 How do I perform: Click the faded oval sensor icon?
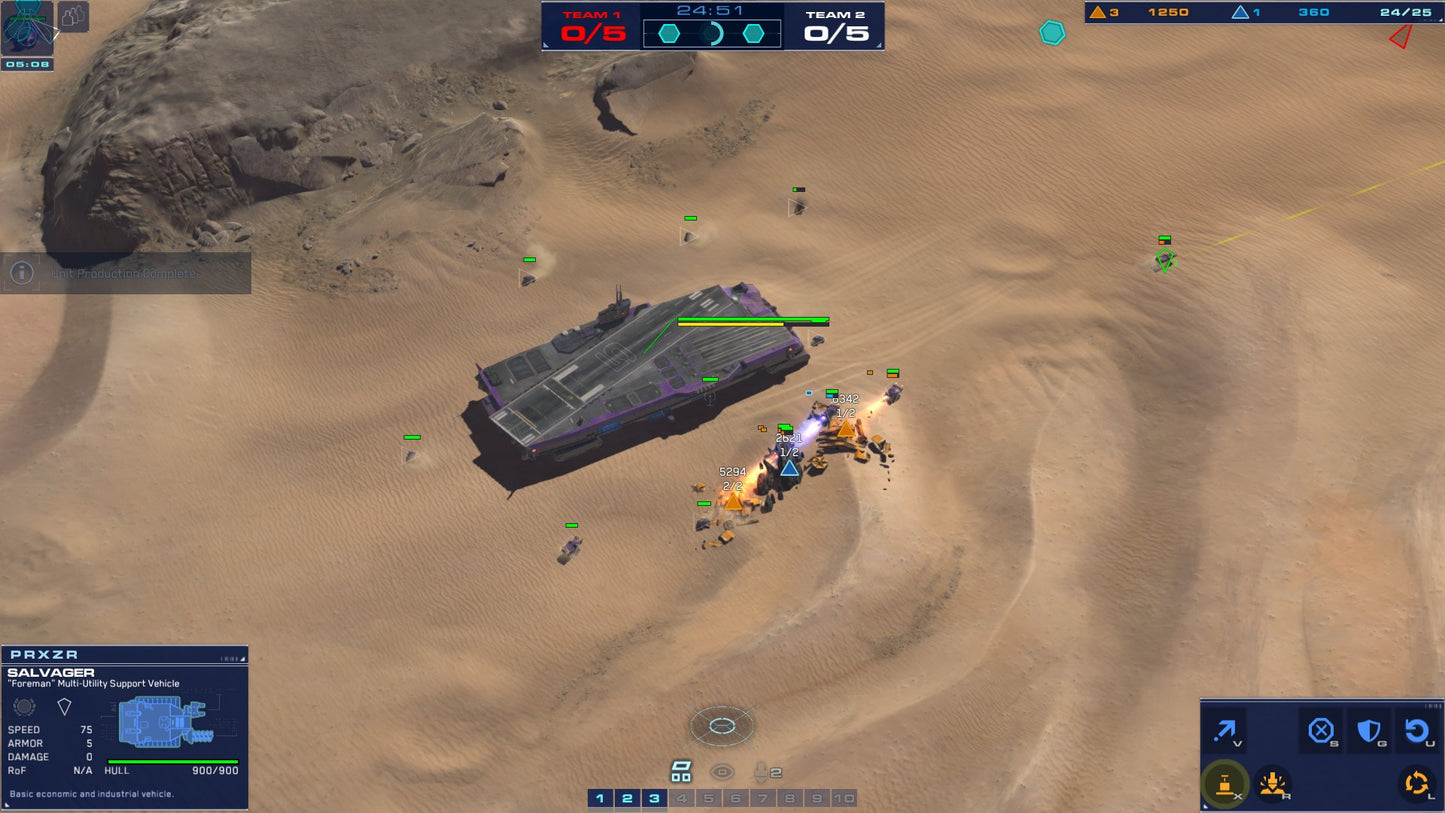tap(722, 772)
